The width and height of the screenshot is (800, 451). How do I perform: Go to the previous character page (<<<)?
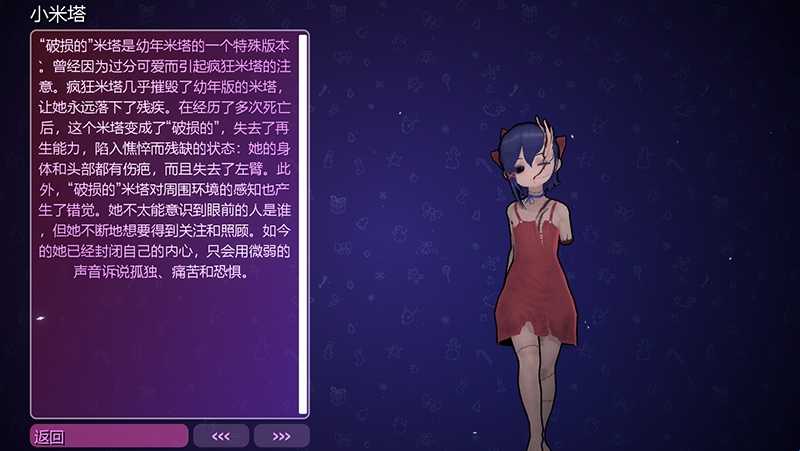(x=221, y=436)
